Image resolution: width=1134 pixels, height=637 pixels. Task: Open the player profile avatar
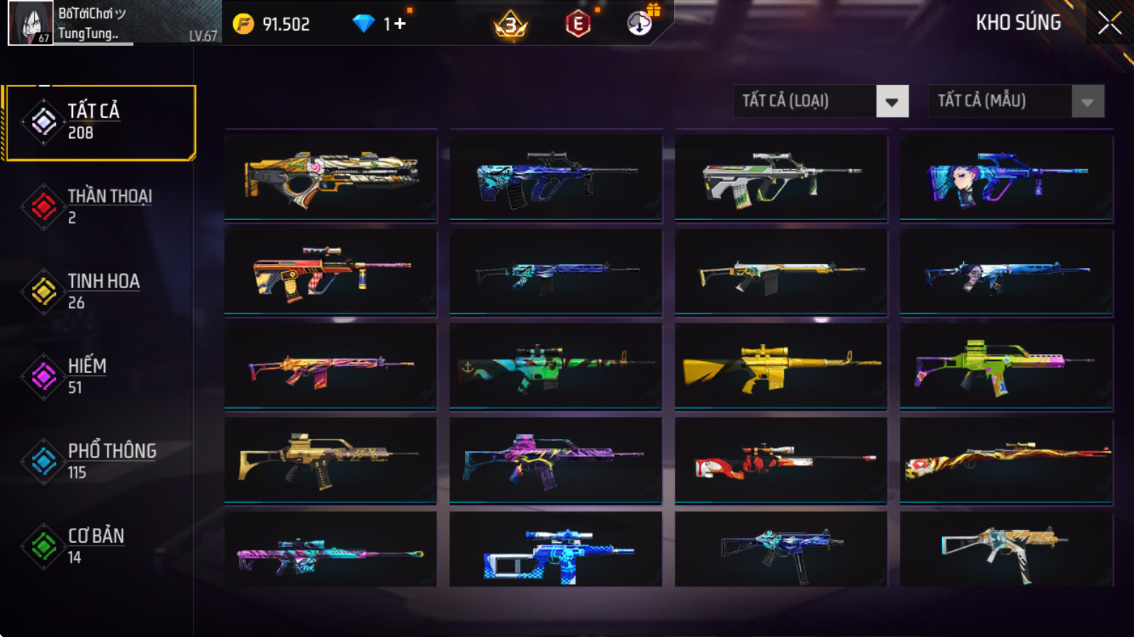[31, 23]
